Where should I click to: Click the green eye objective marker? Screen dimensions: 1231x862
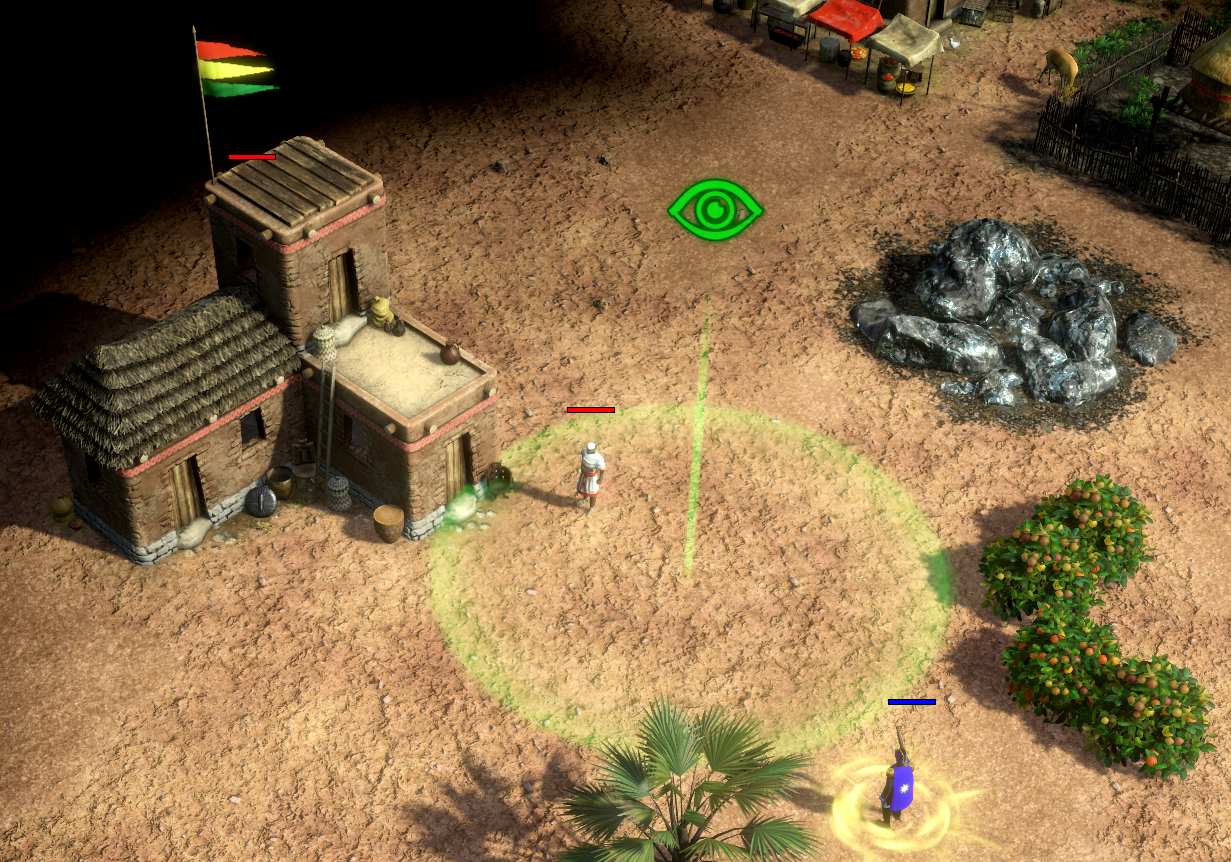(715, 210)
